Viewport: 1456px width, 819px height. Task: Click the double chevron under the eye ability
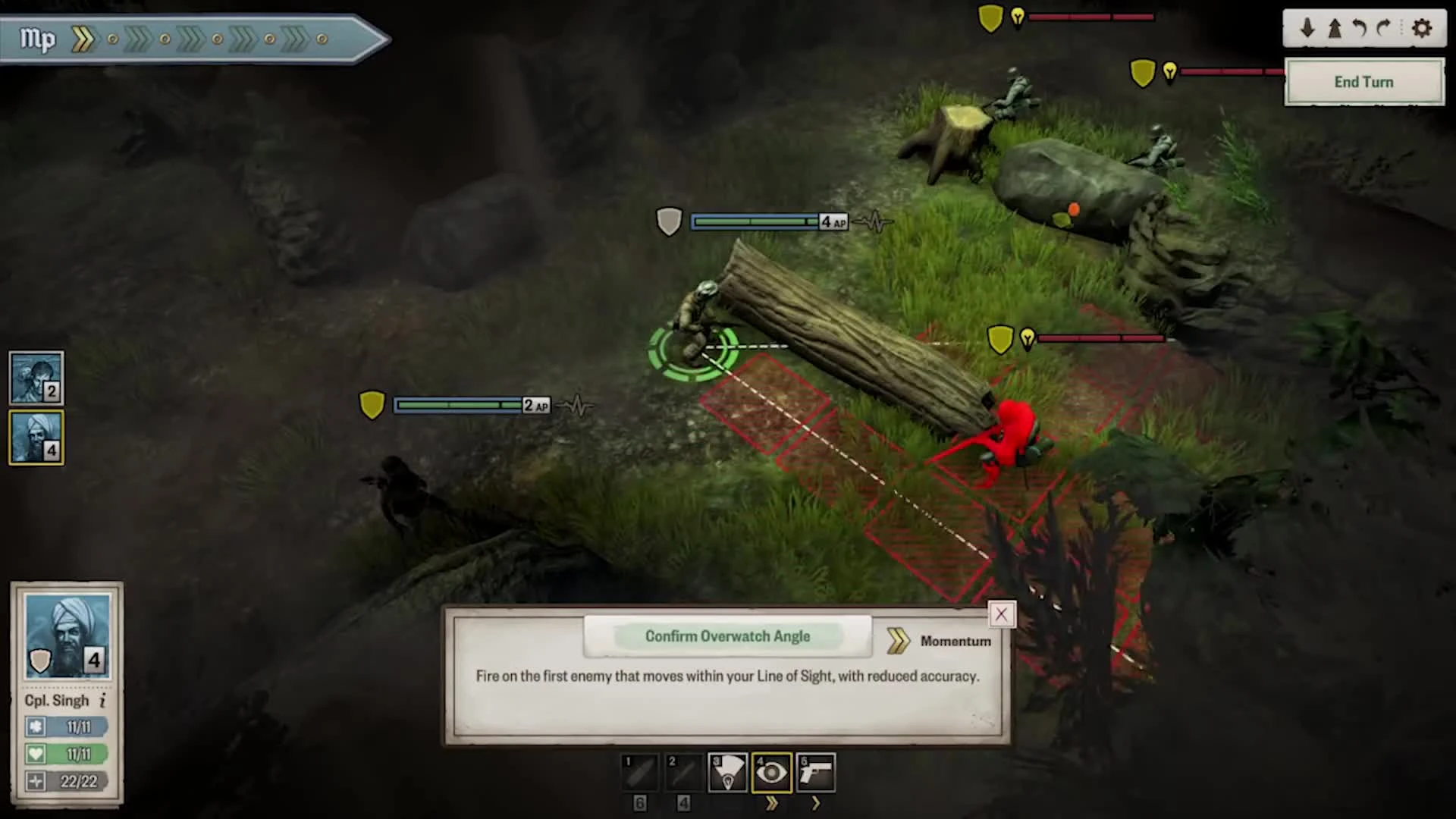point(771,803)
